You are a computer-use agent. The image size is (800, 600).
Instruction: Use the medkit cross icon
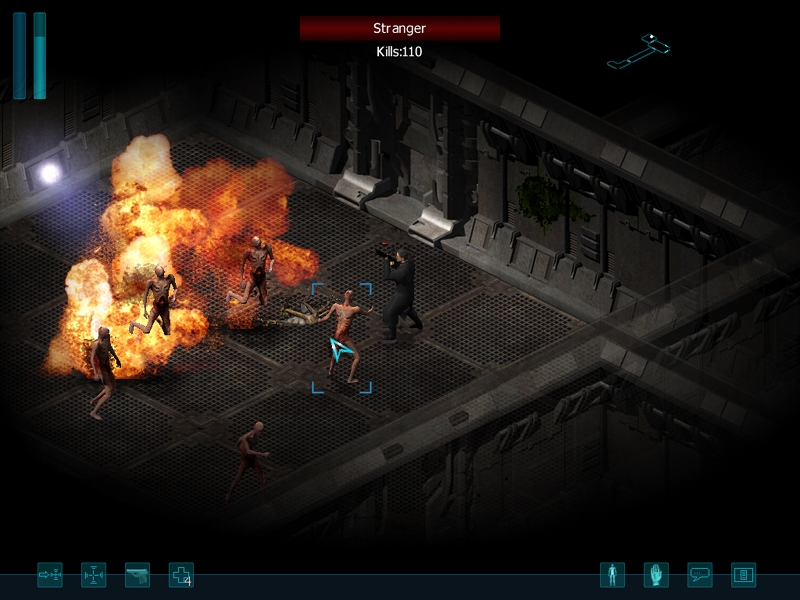click(180, 575)
